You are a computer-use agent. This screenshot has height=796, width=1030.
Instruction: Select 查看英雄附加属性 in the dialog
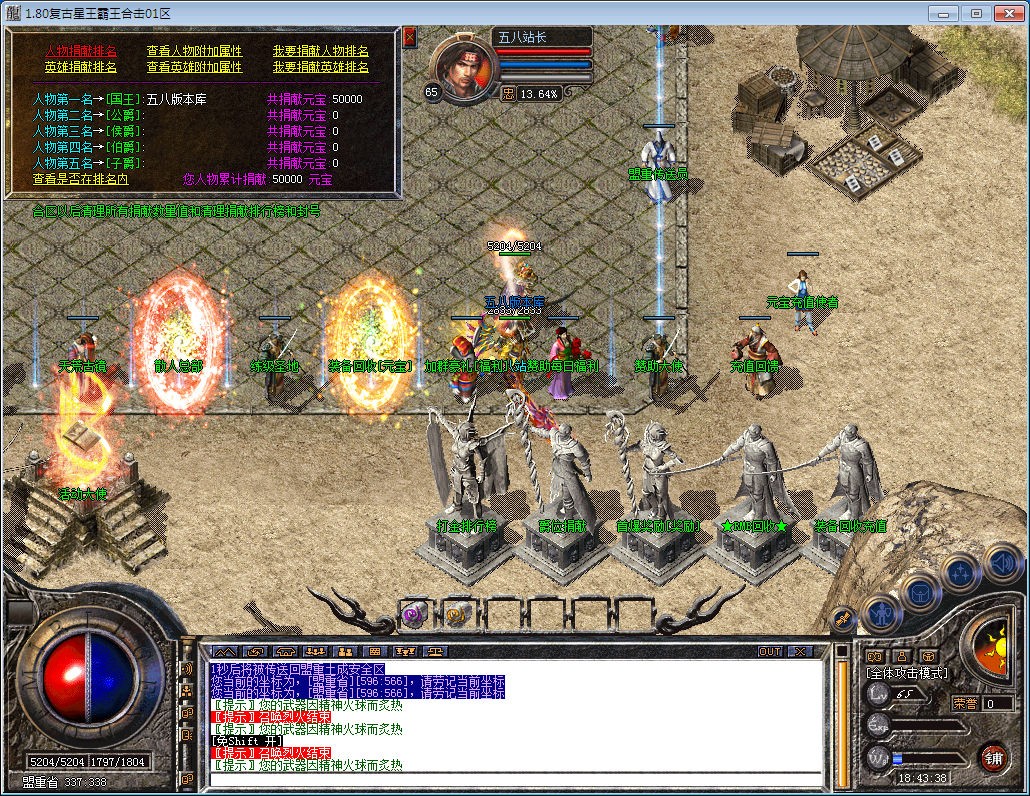click(194, 67)
